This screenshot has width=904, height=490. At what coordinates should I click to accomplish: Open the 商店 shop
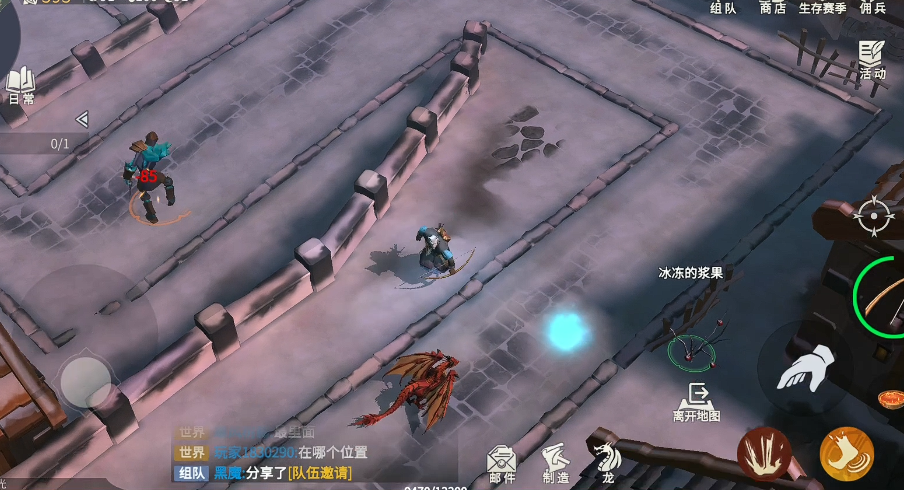[x=773, y=8]
